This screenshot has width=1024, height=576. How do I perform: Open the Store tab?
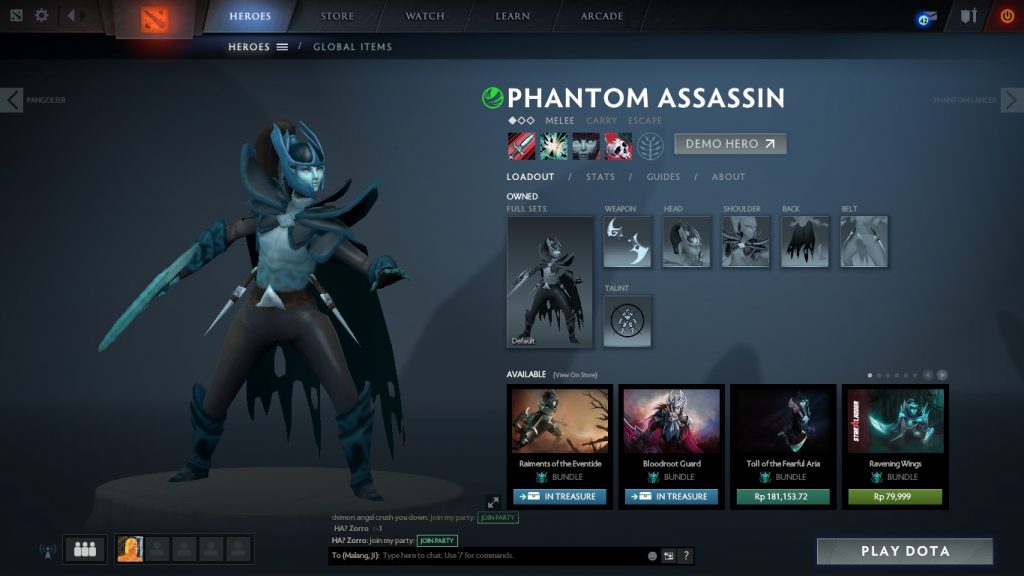click(336, 16)
